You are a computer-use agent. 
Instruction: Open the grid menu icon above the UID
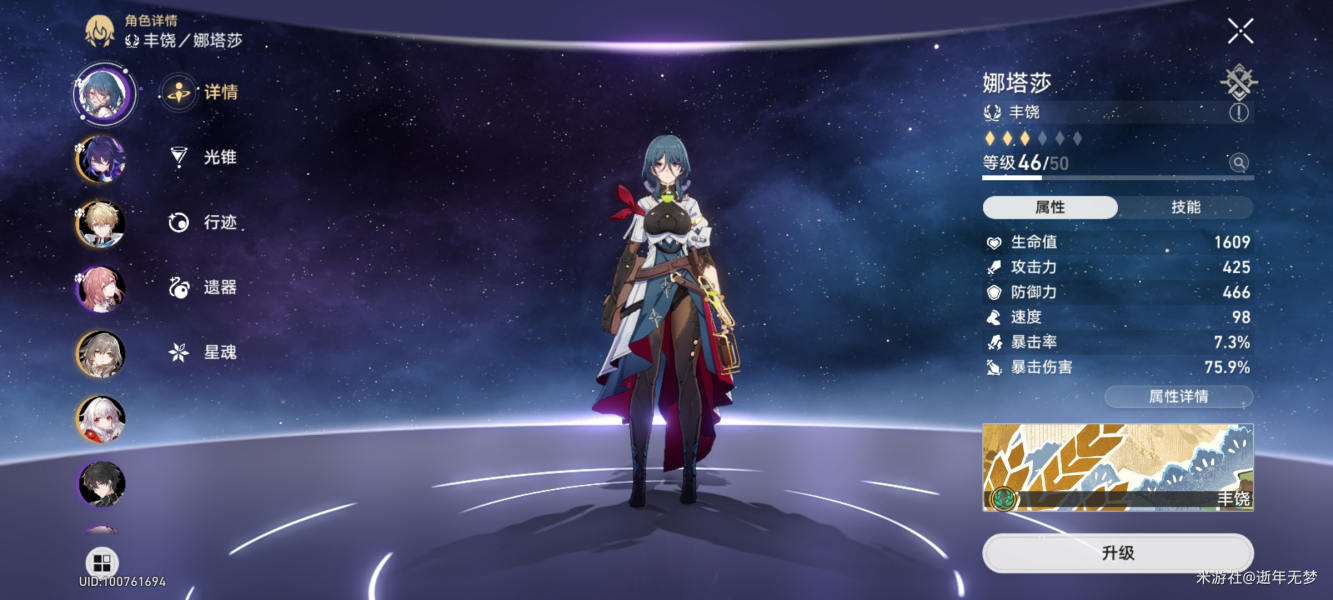[102, 562]
